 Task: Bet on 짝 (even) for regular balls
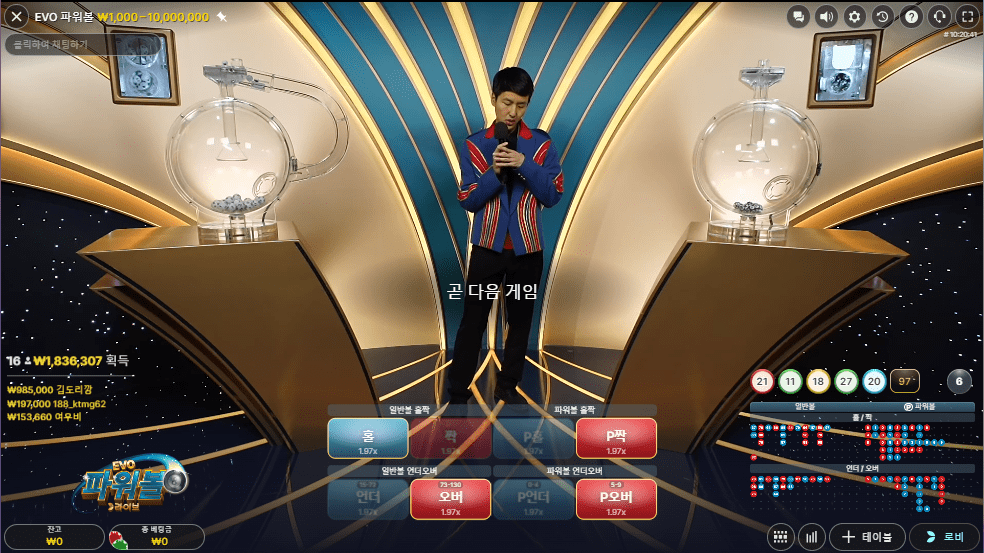tap(451, 437)
